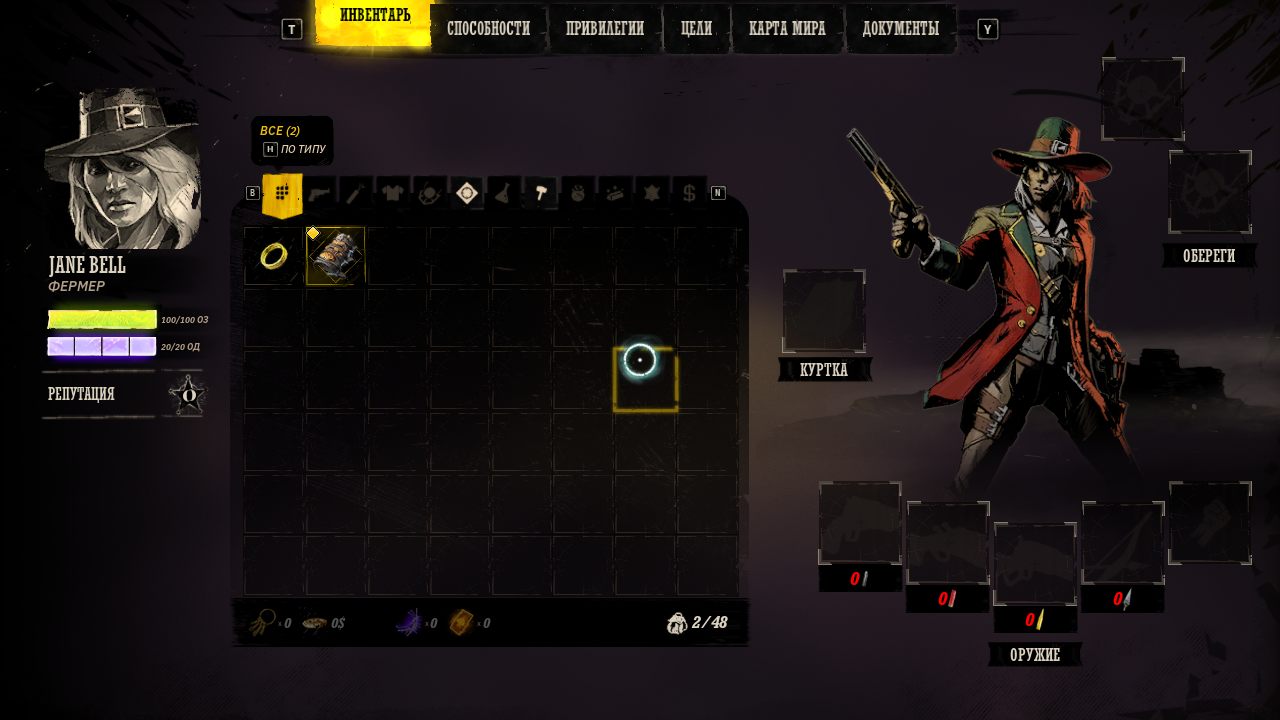Screen dimensions: 1280x720
Task: Select the metal bracer item slot
Action: pyautogui.click(x=335, y=256)
